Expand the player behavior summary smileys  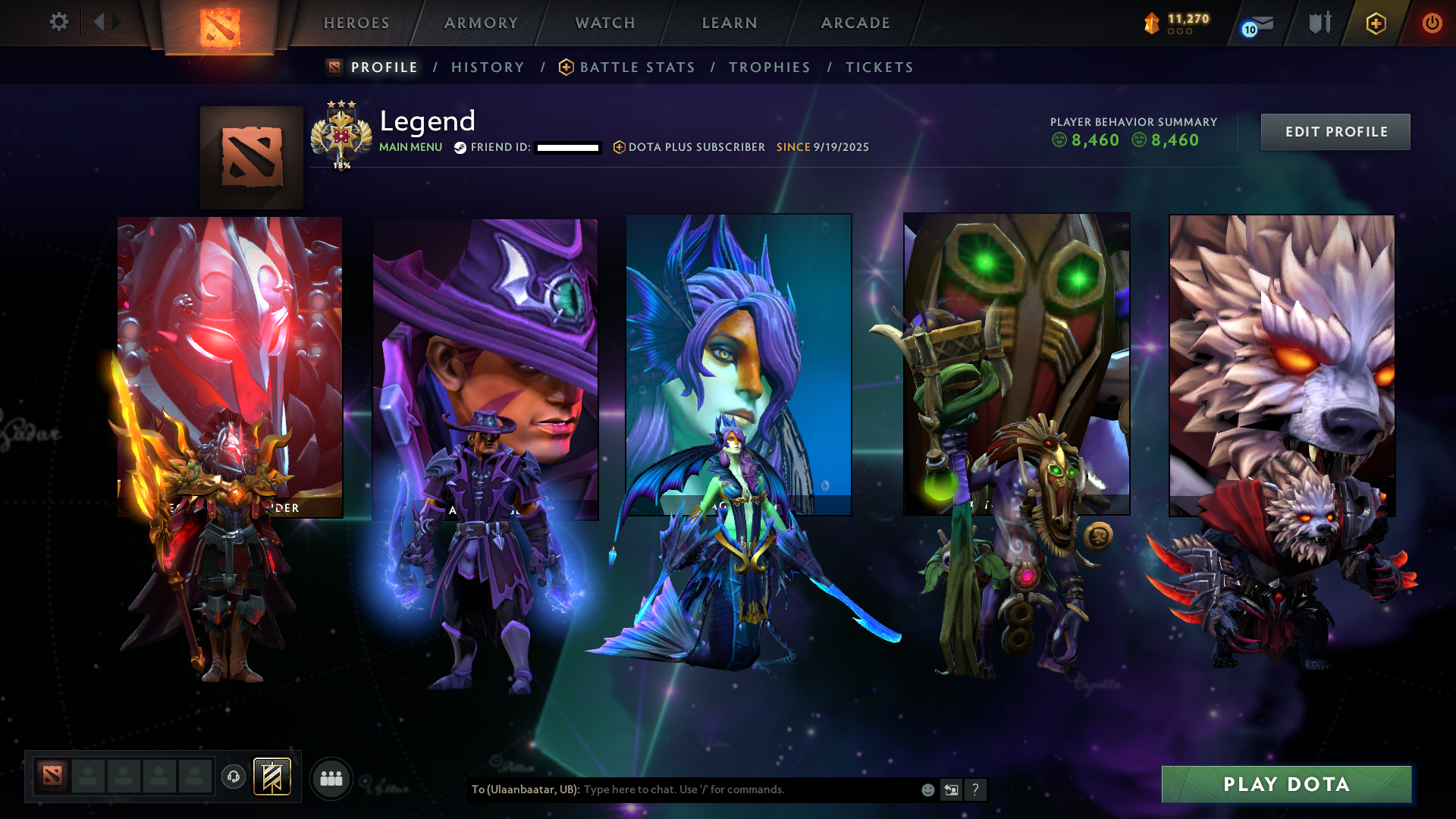tap(1133, 140)
